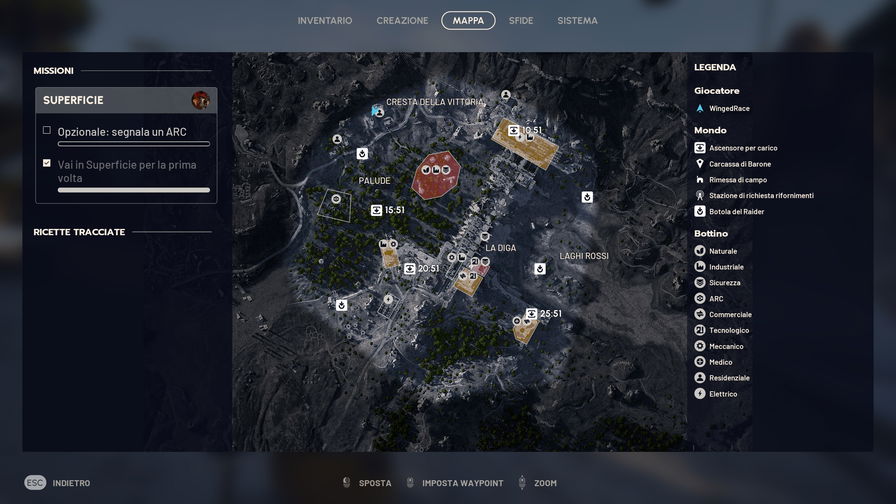This screenshot has height=504, width=896.
Task: Select the 'Medico' loot legend entry
Action: (x=720, y=362)
